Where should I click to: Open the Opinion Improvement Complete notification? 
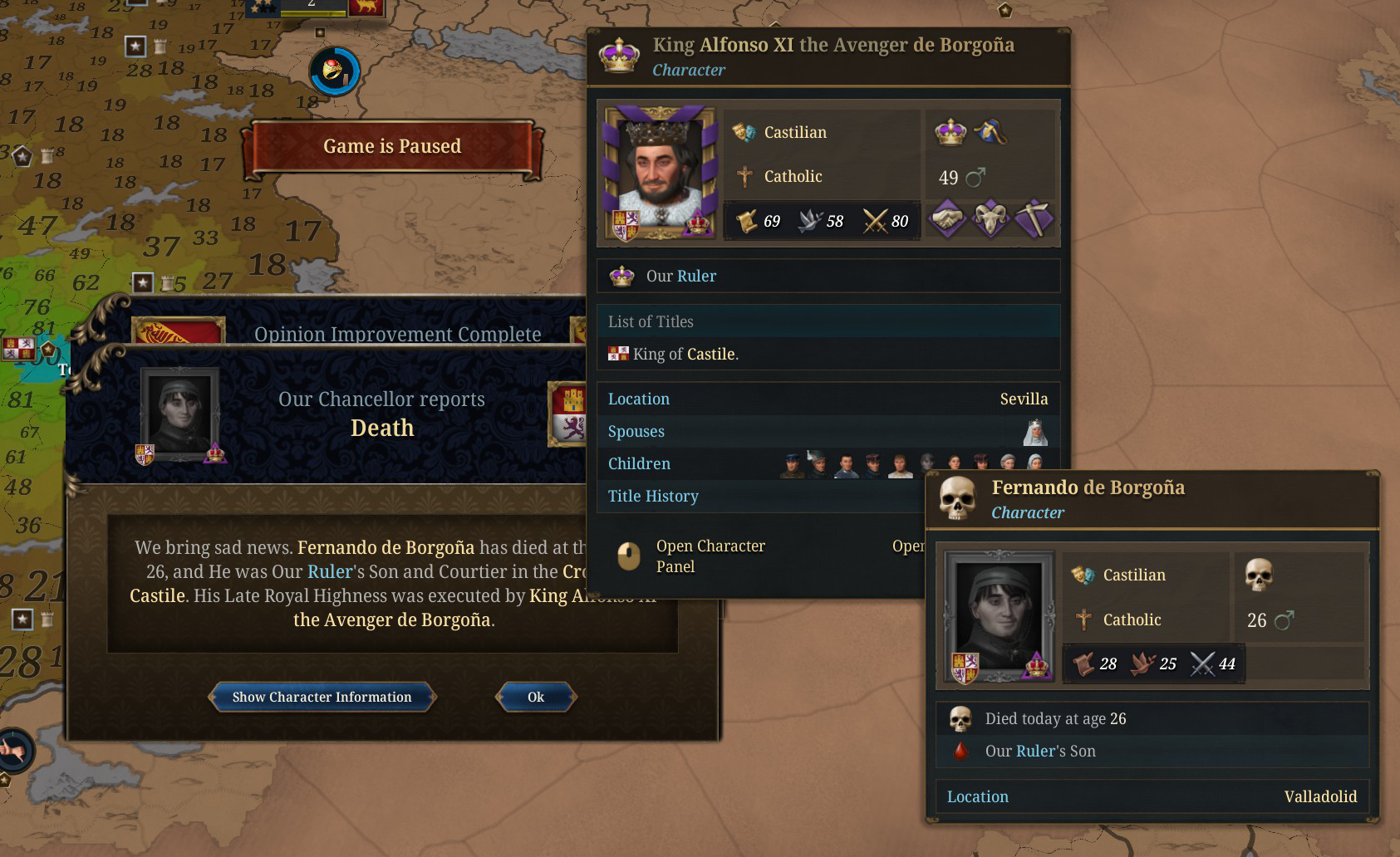pos(397,334)
